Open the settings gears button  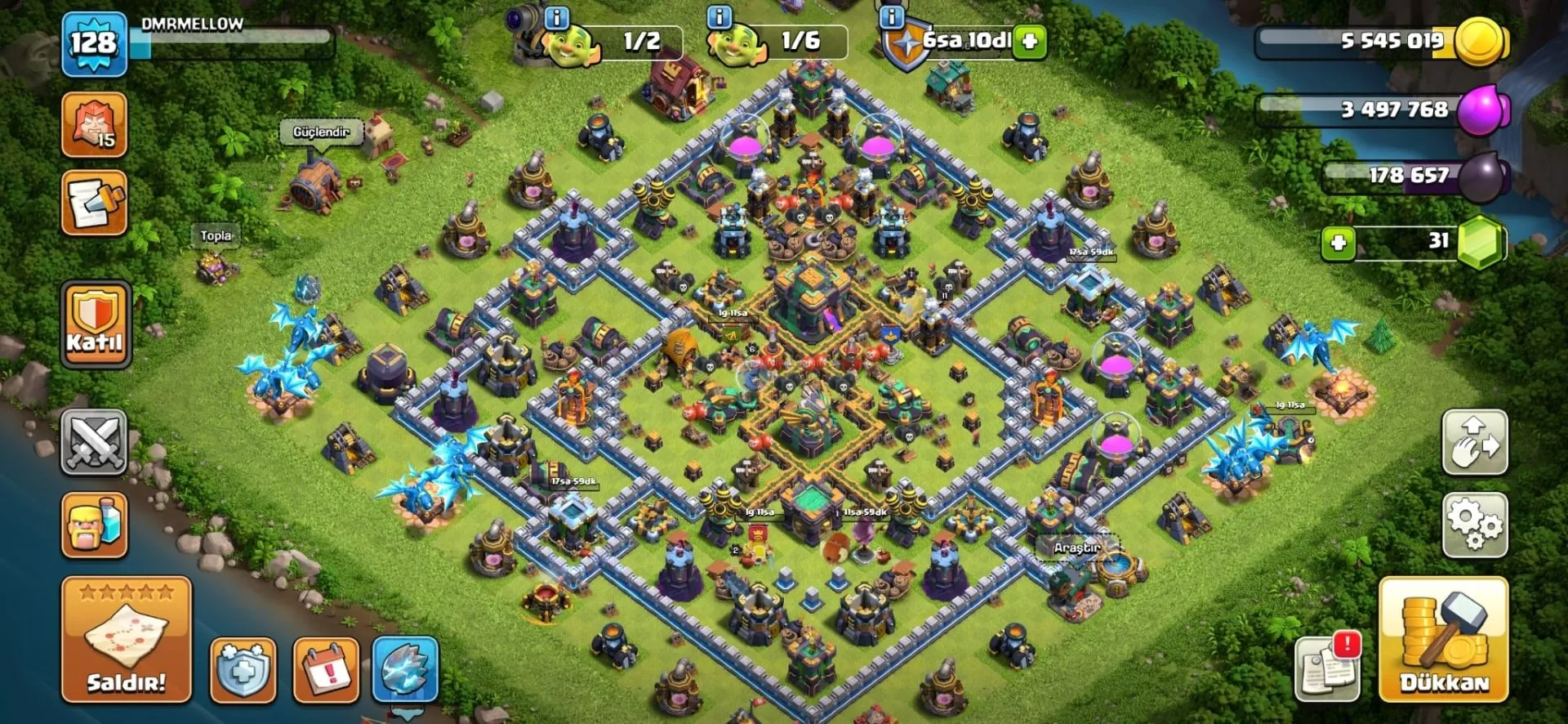[x=1474, y=525]
